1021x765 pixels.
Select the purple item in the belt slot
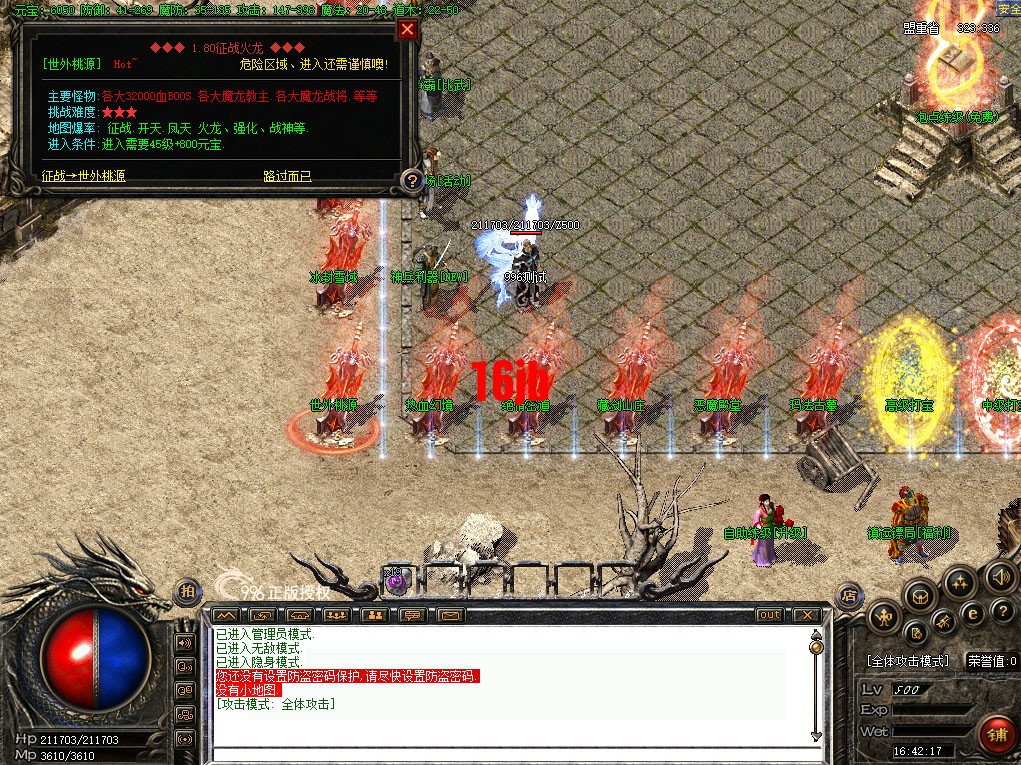396,579
